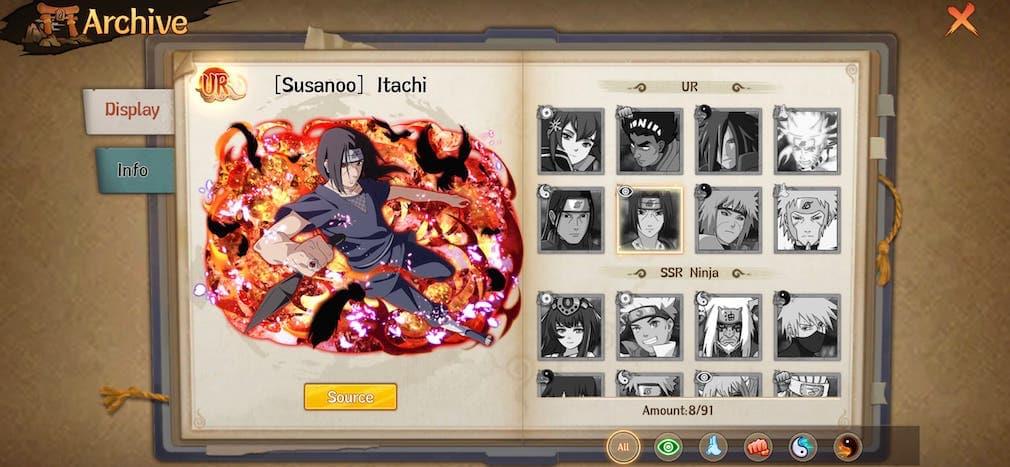Filter ninjas by blue yin-yang type

tap(803, 446)
